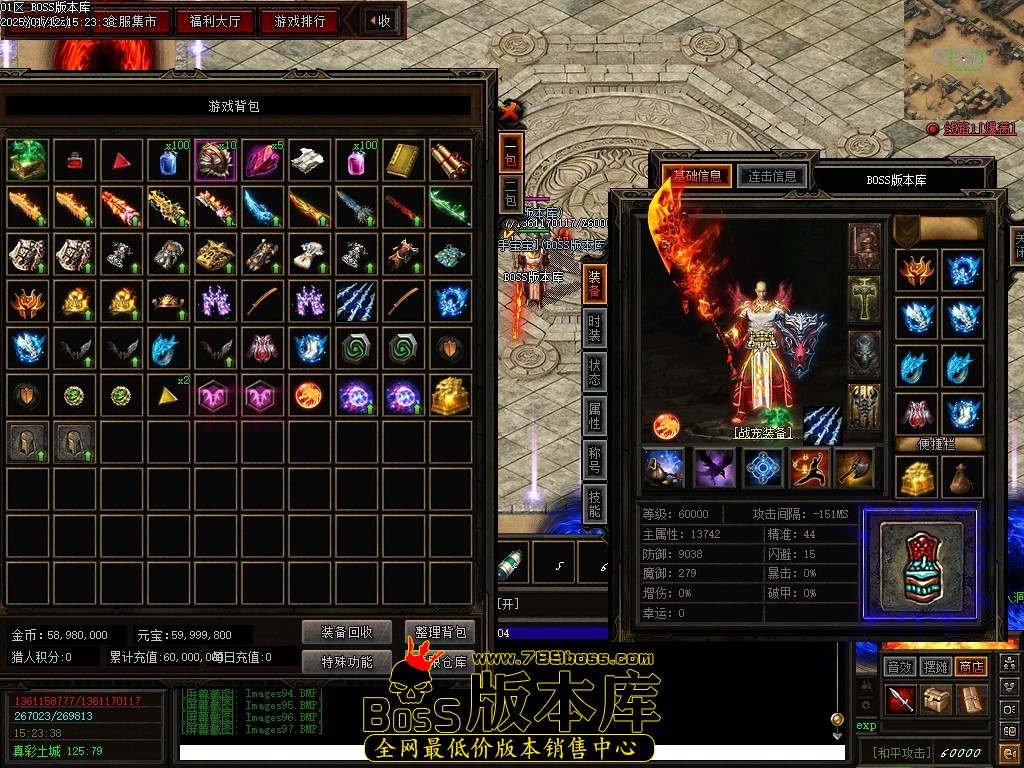Click the 装备回收 equipment recycle button

click(x=347, y=632)
